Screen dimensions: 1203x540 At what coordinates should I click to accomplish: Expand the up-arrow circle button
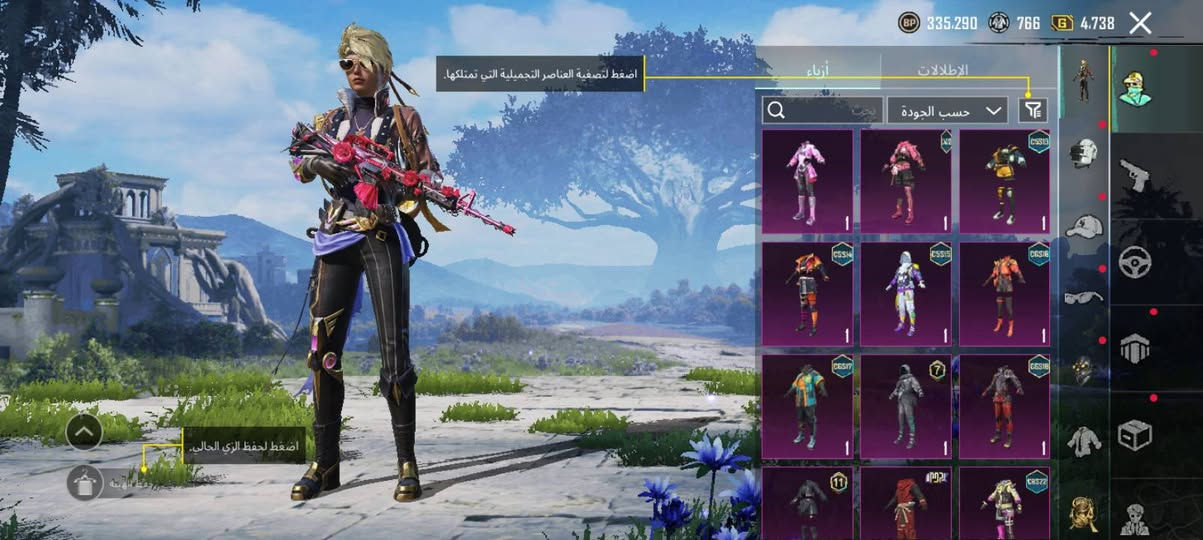(85, 431)
